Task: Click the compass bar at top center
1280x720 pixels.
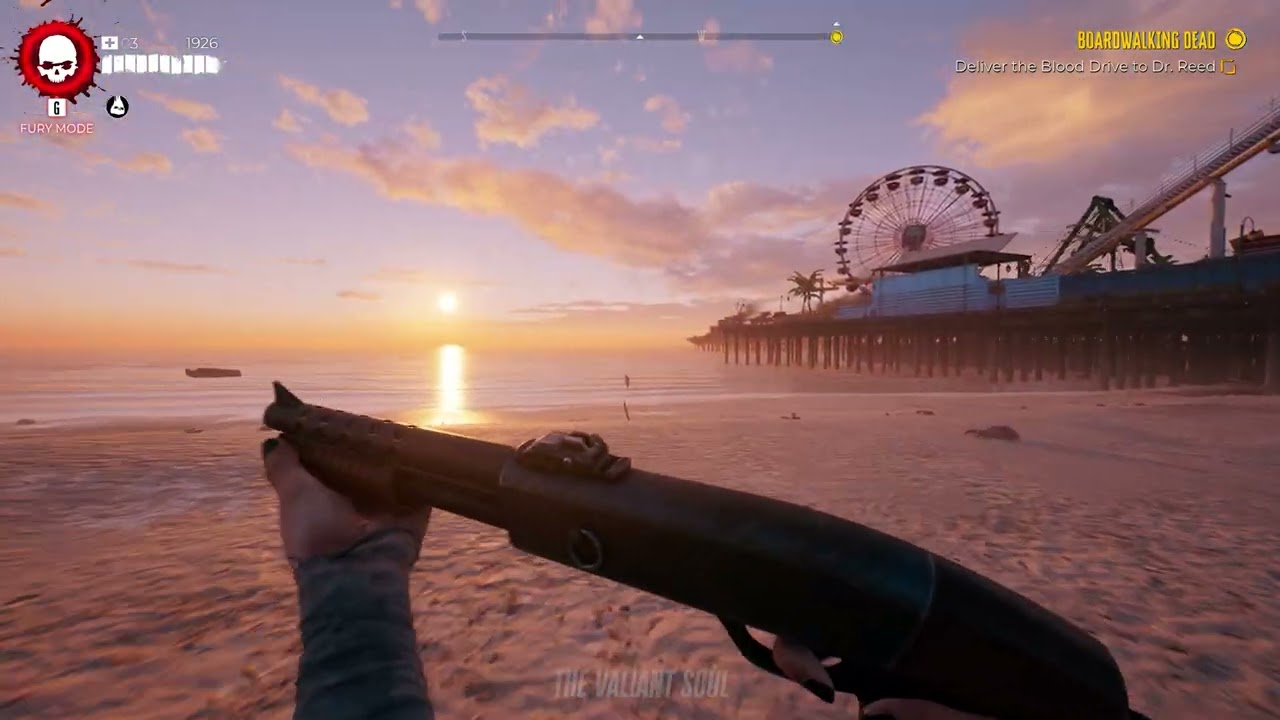Action: (x=636, y=37)
